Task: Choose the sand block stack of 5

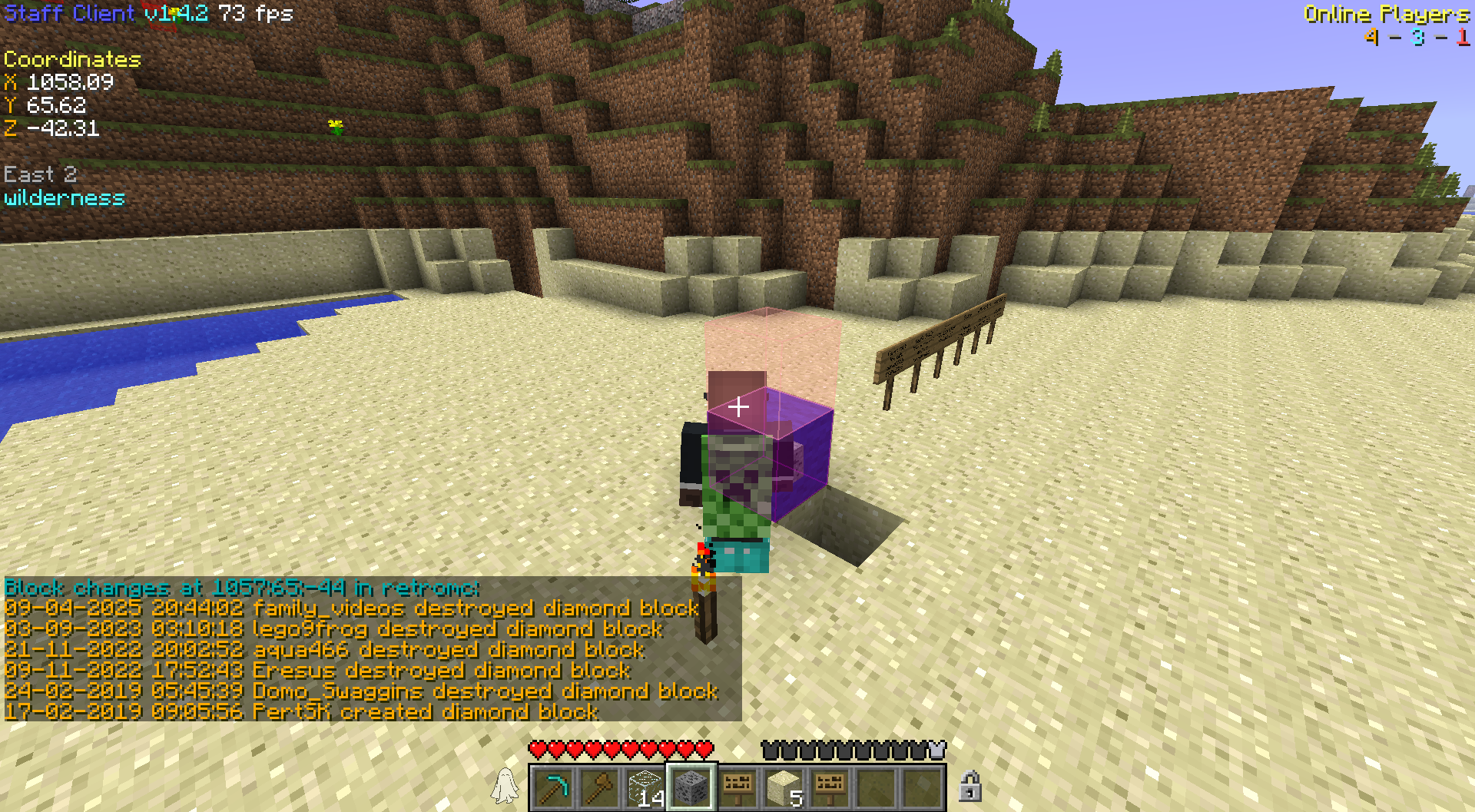Action: (x=784, y=787)
